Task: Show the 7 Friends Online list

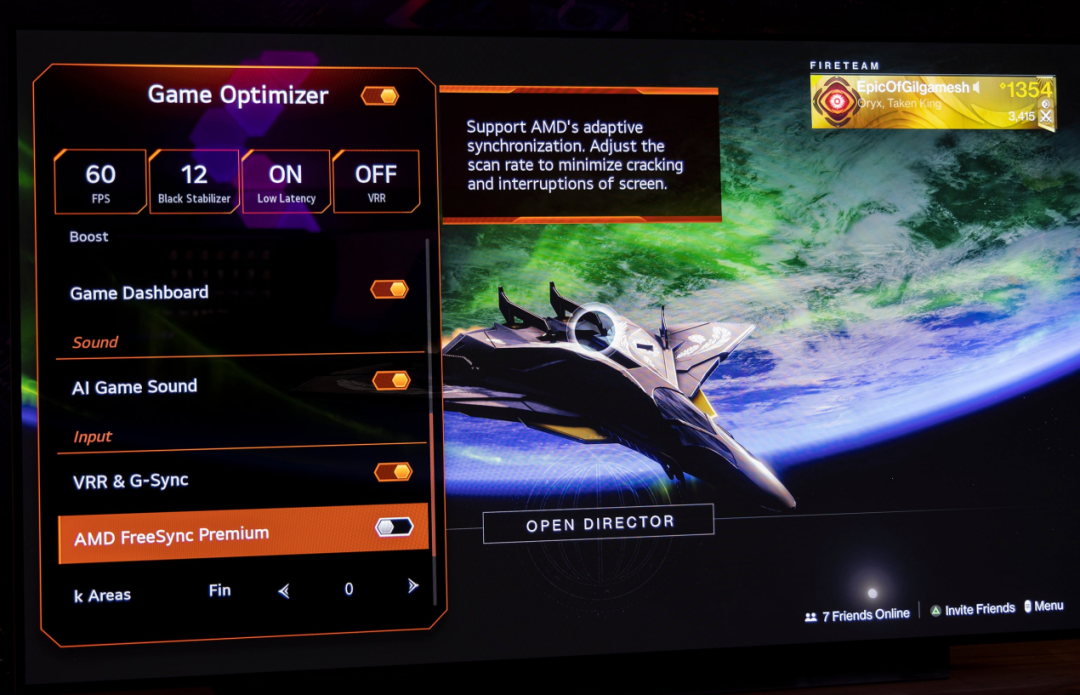Action: pos(857,615)
